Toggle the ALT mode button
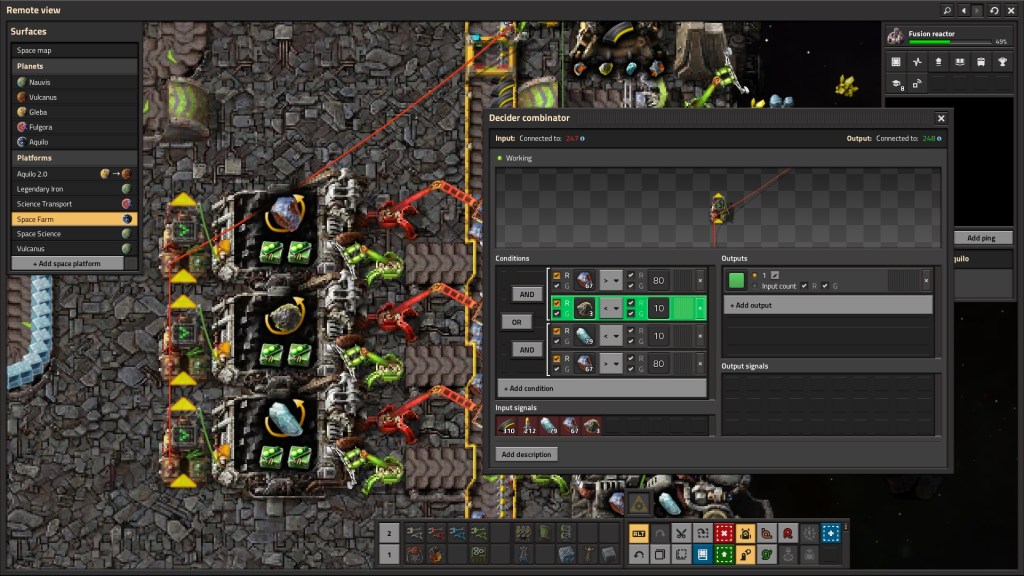This screenshot has height=576, width=1024. [x=637, y=533]
